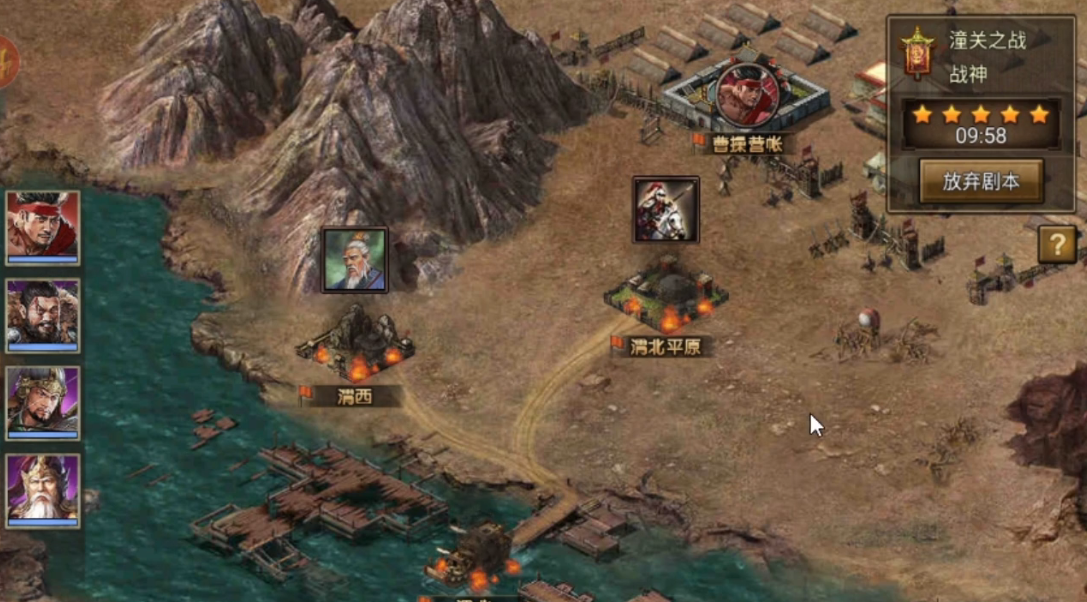1087x602 pixels.
Task: Choose the white-bearded elder hero portrait
Action: (43, 490)
